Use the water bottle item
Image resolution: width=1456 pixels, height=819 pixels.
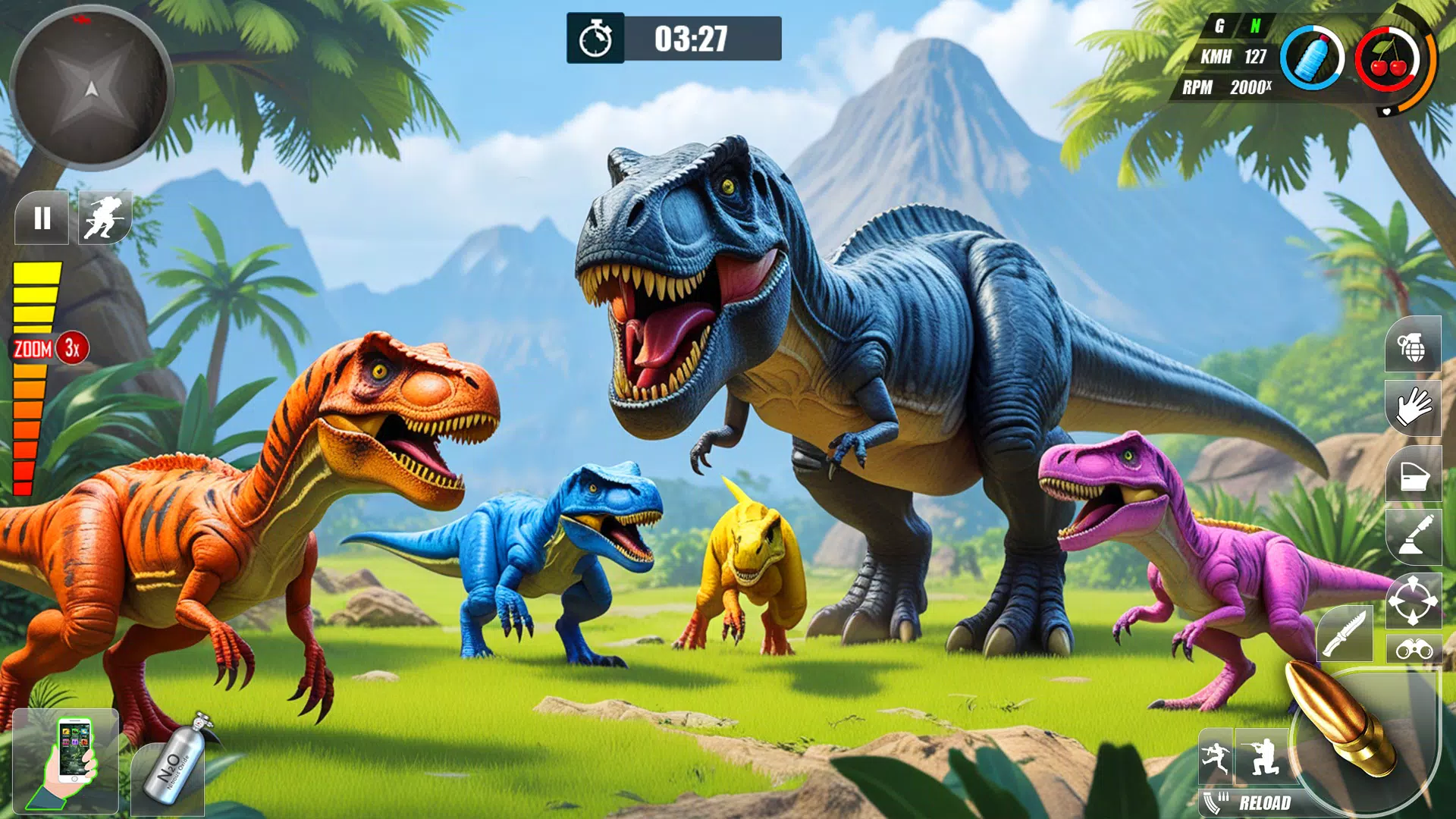[1312, 59]
